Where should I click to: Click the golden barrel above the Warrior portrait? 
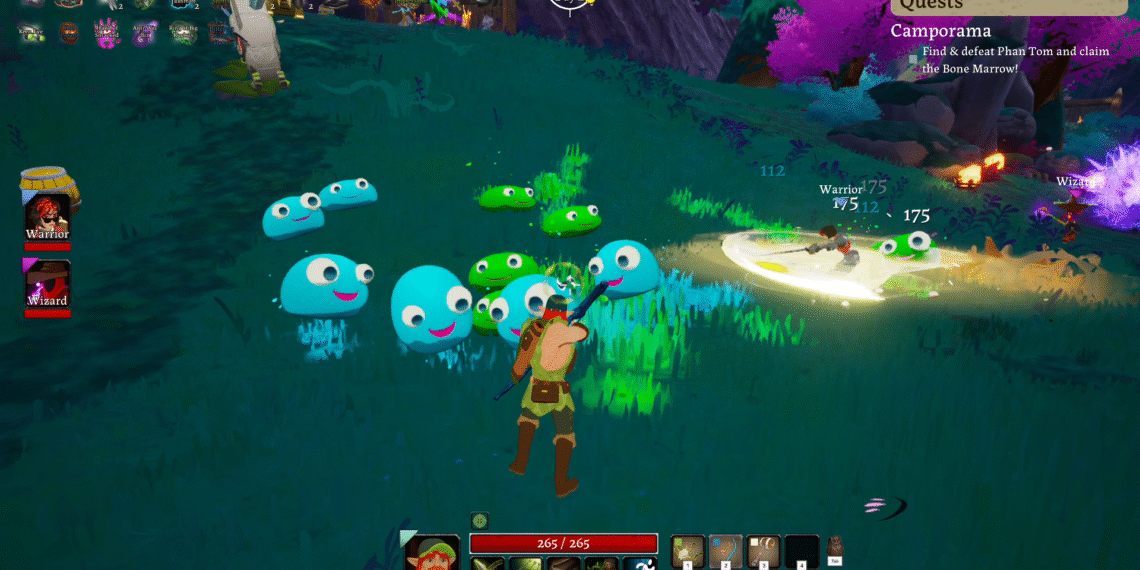(x=47, y=182)
